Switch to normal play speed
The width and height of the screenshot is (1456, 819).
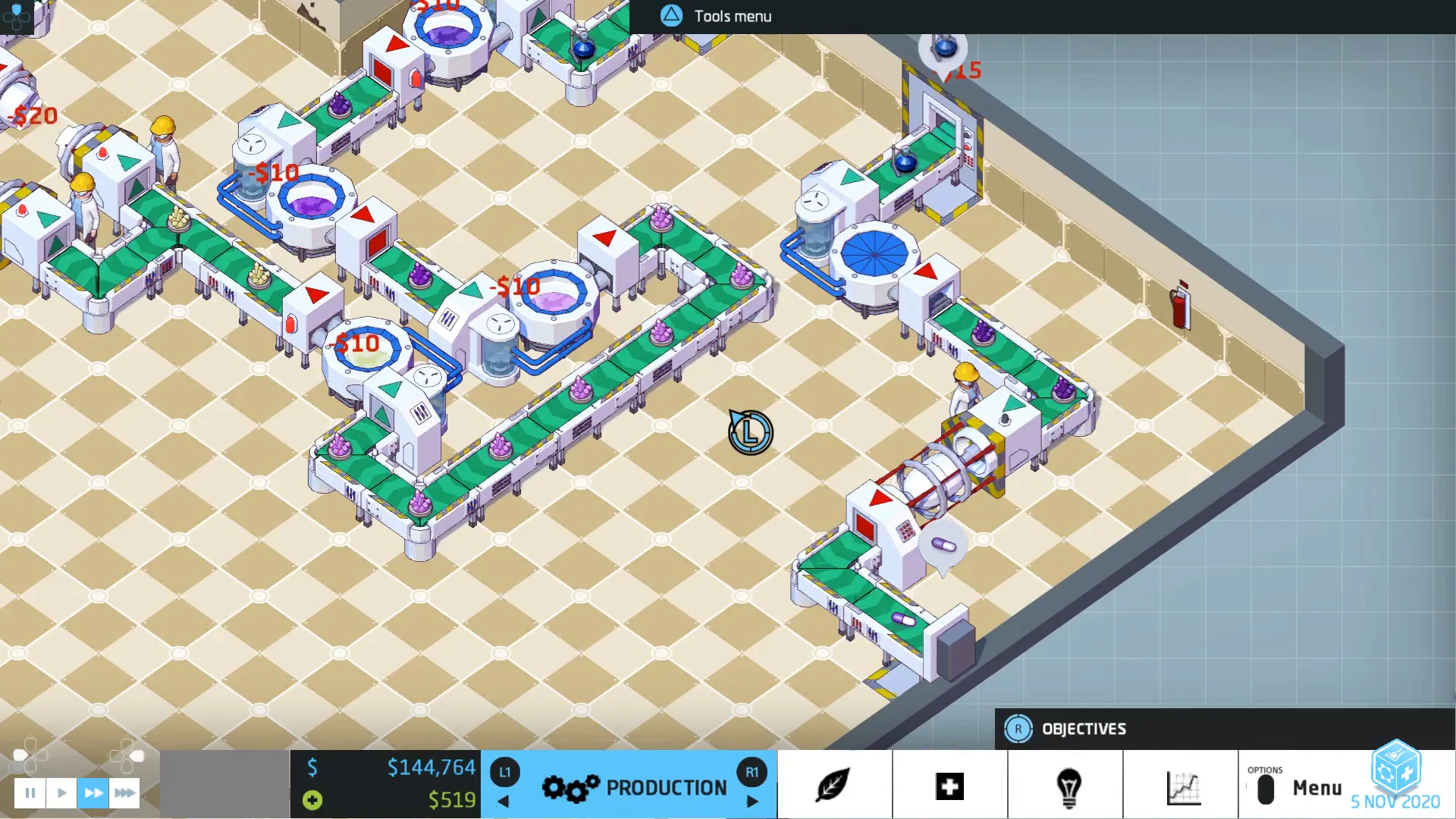pos(61,792)
